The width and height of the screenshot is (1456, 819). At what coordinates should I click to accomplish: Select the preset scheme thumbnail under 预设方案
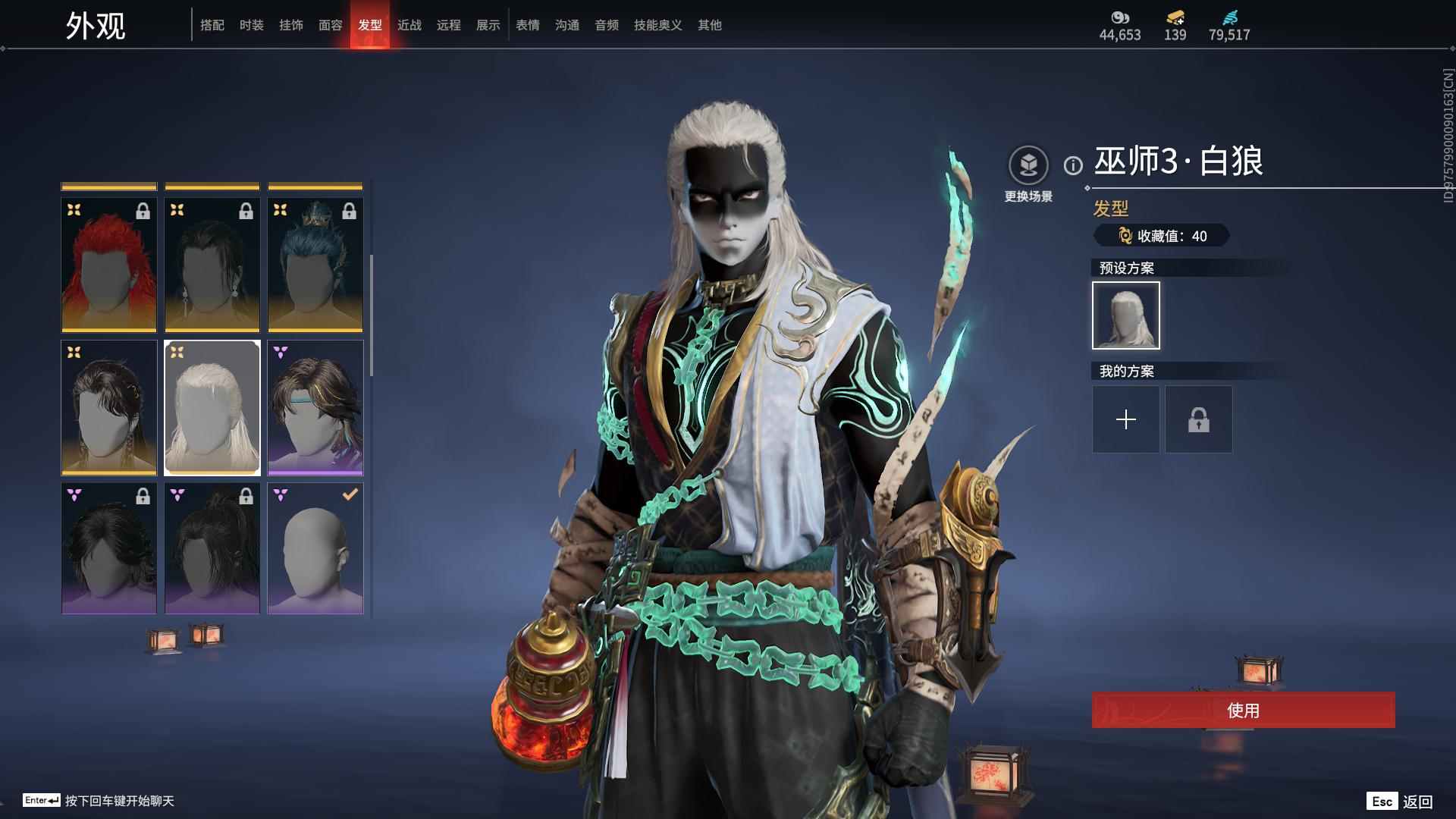pos(1126,315)
